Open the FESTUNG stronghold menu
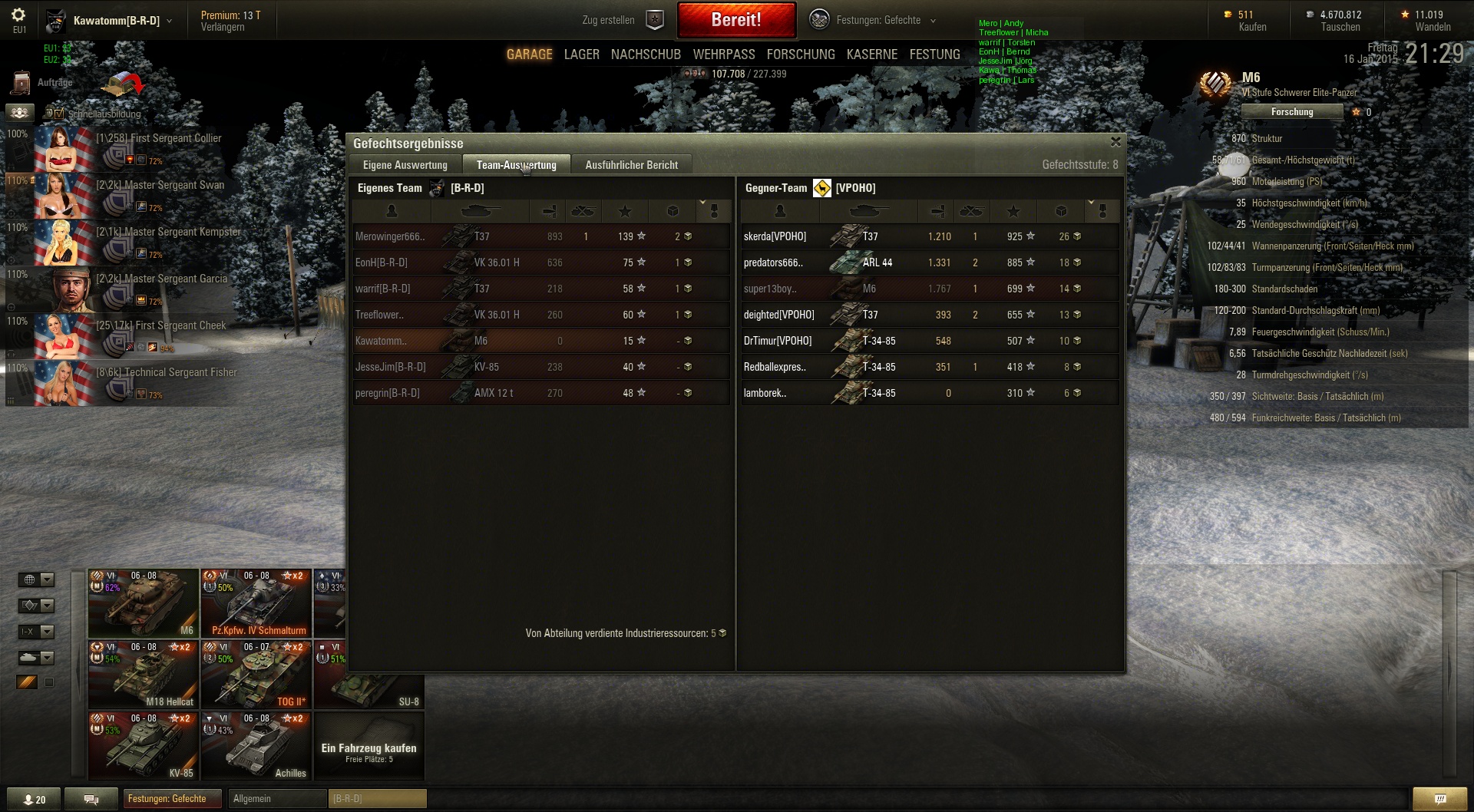Viewport: 1474px width, 812px height. tap(934, 54)
